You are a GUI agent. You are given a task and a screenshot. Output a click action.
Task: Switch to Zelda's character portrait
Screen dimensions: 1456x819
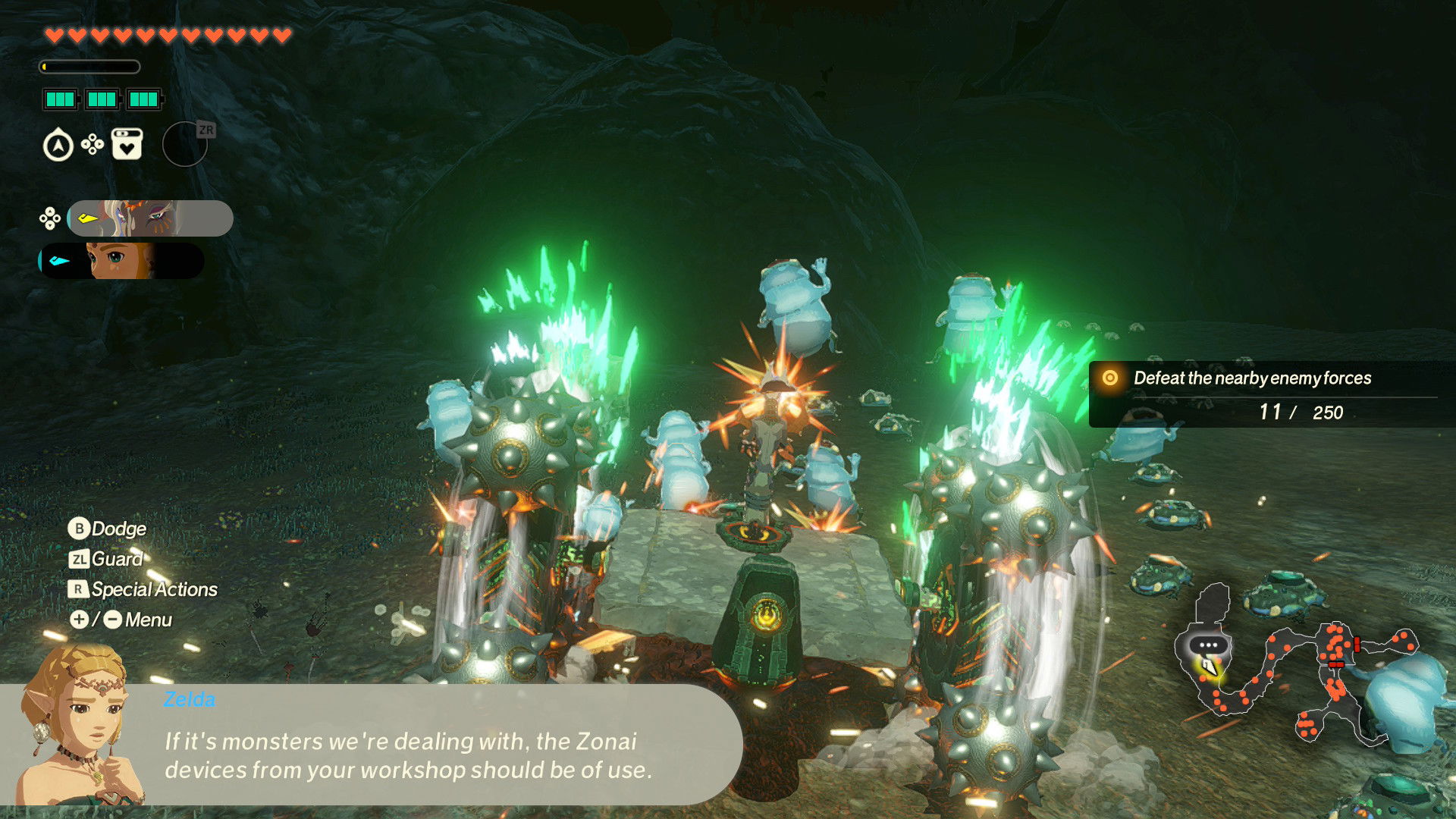pyautogui.click(x=121, y=261)
